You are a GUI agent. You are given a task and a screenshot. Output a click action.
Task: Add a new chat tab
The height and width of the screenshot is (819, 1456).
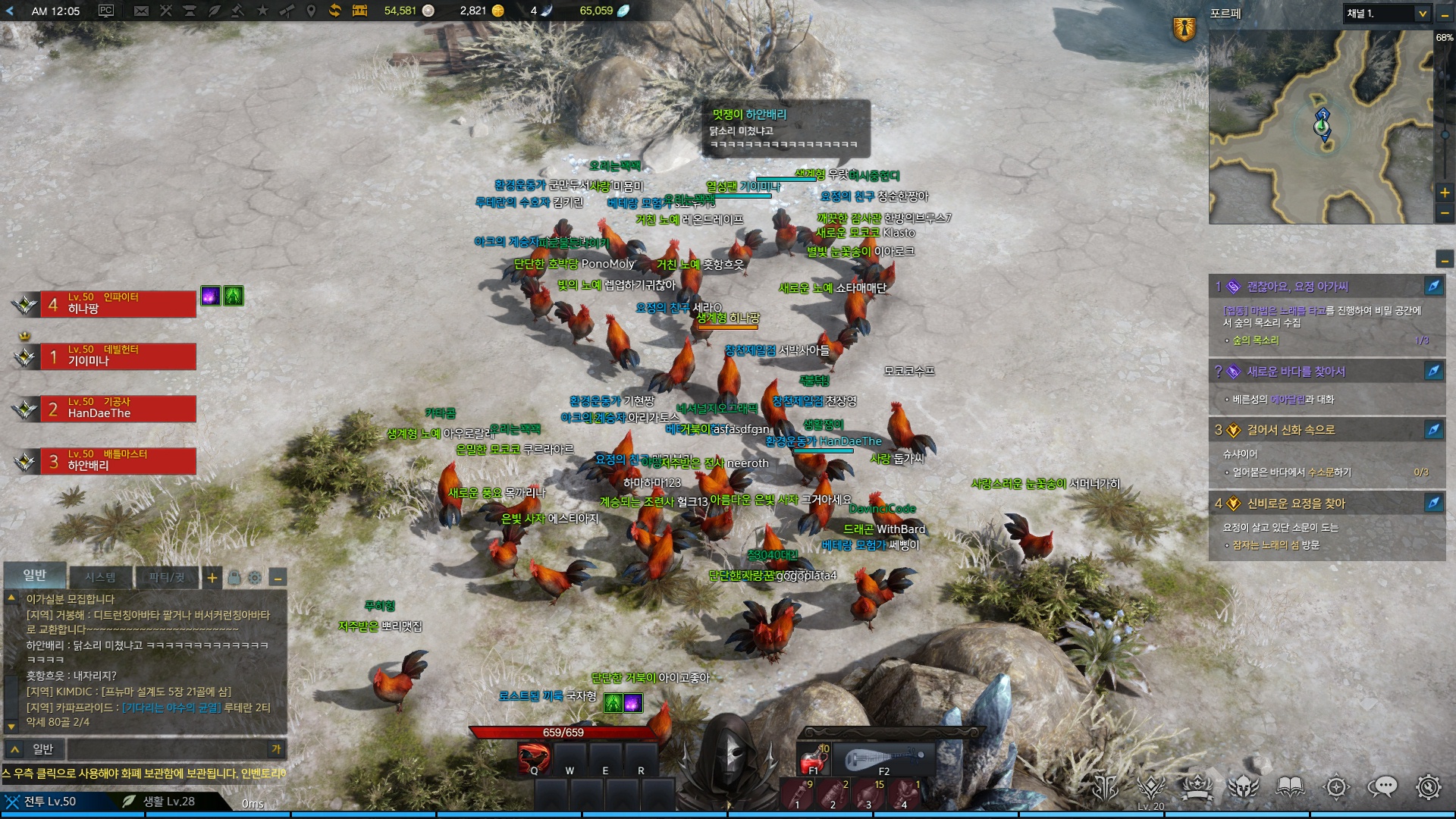click(212, 578)
